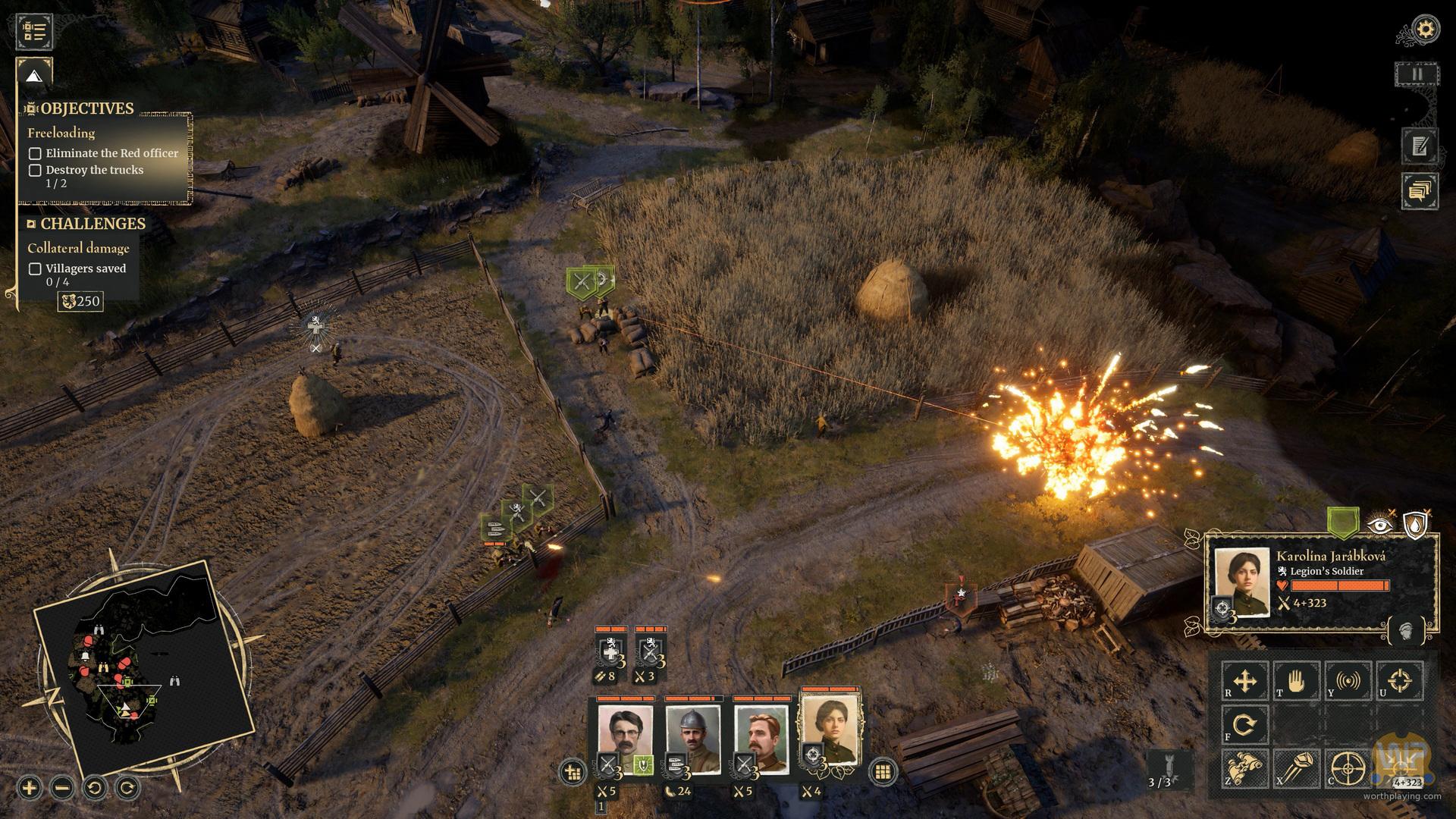
Task: Zoom in on the minimap
Action: 29,787
